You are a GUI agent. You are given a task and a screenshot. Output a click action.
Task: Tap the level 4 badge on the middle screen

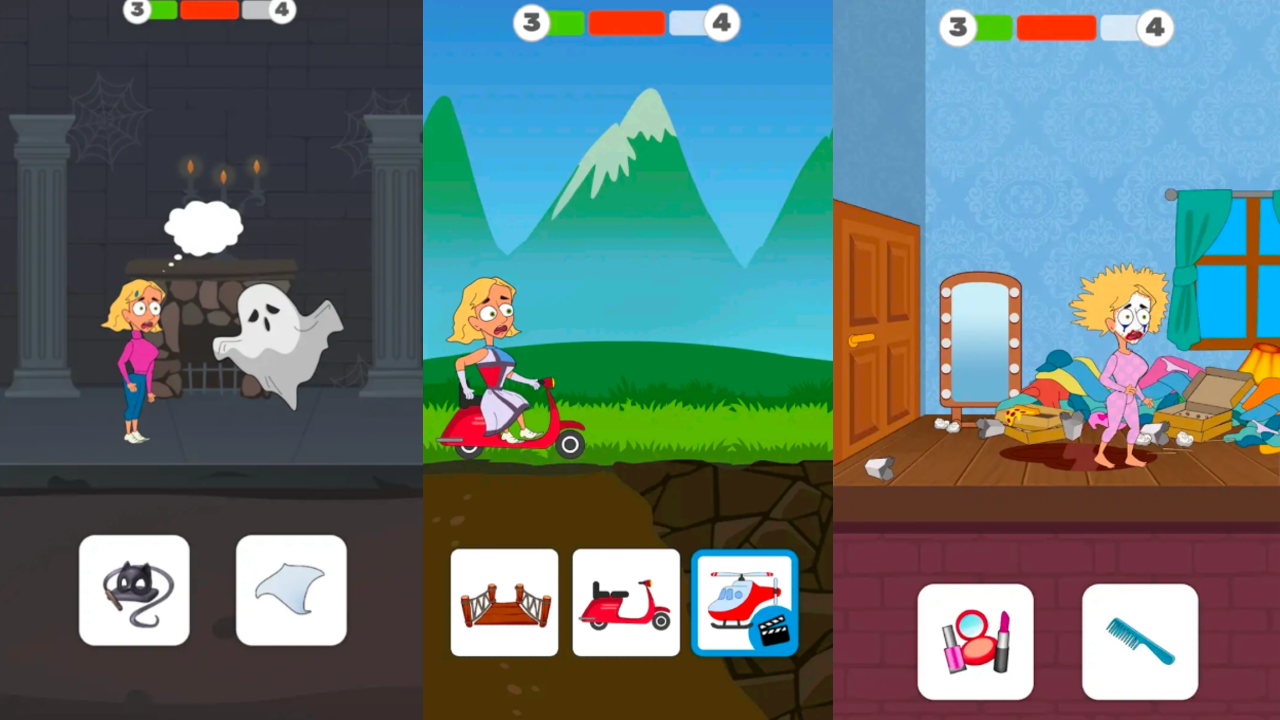coord(723,22)
